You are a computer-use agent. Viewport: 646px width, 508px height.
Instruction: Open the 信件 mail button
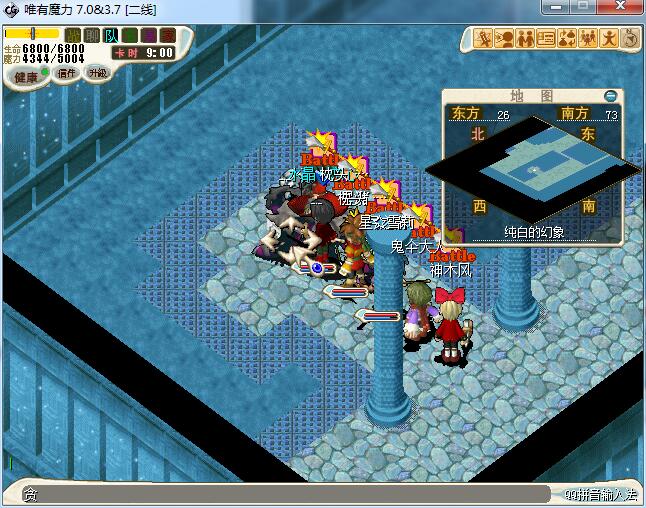tap(67, 73)
